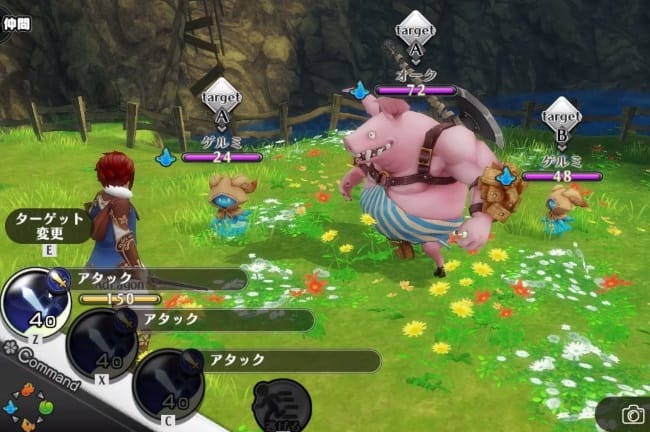Click the four-element affinity wheel
Image resolution: width=650 pixels, height=432 pixels.
(x=27, y=410)
